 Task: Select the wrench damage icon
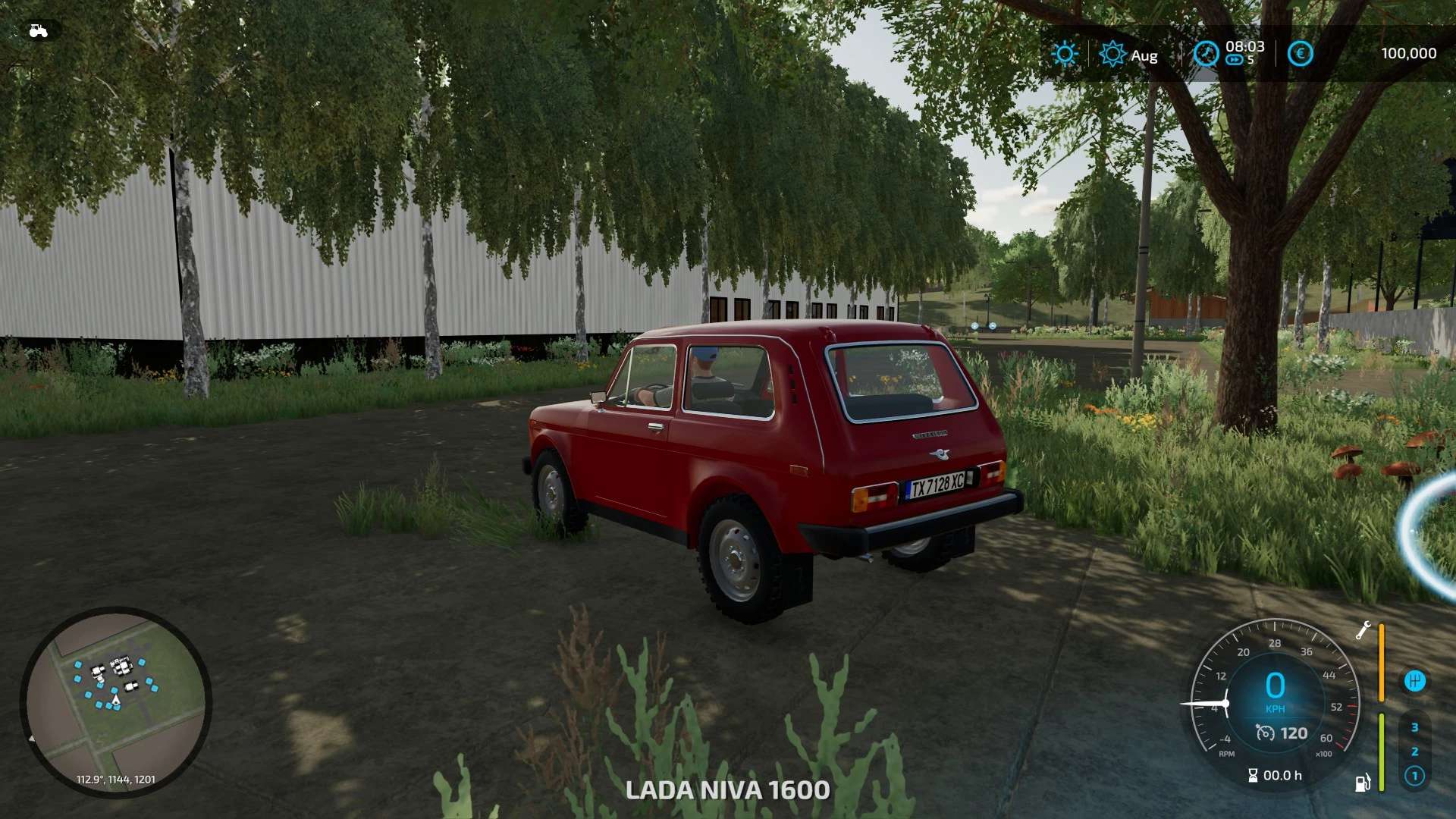(x=1363, y=630)
